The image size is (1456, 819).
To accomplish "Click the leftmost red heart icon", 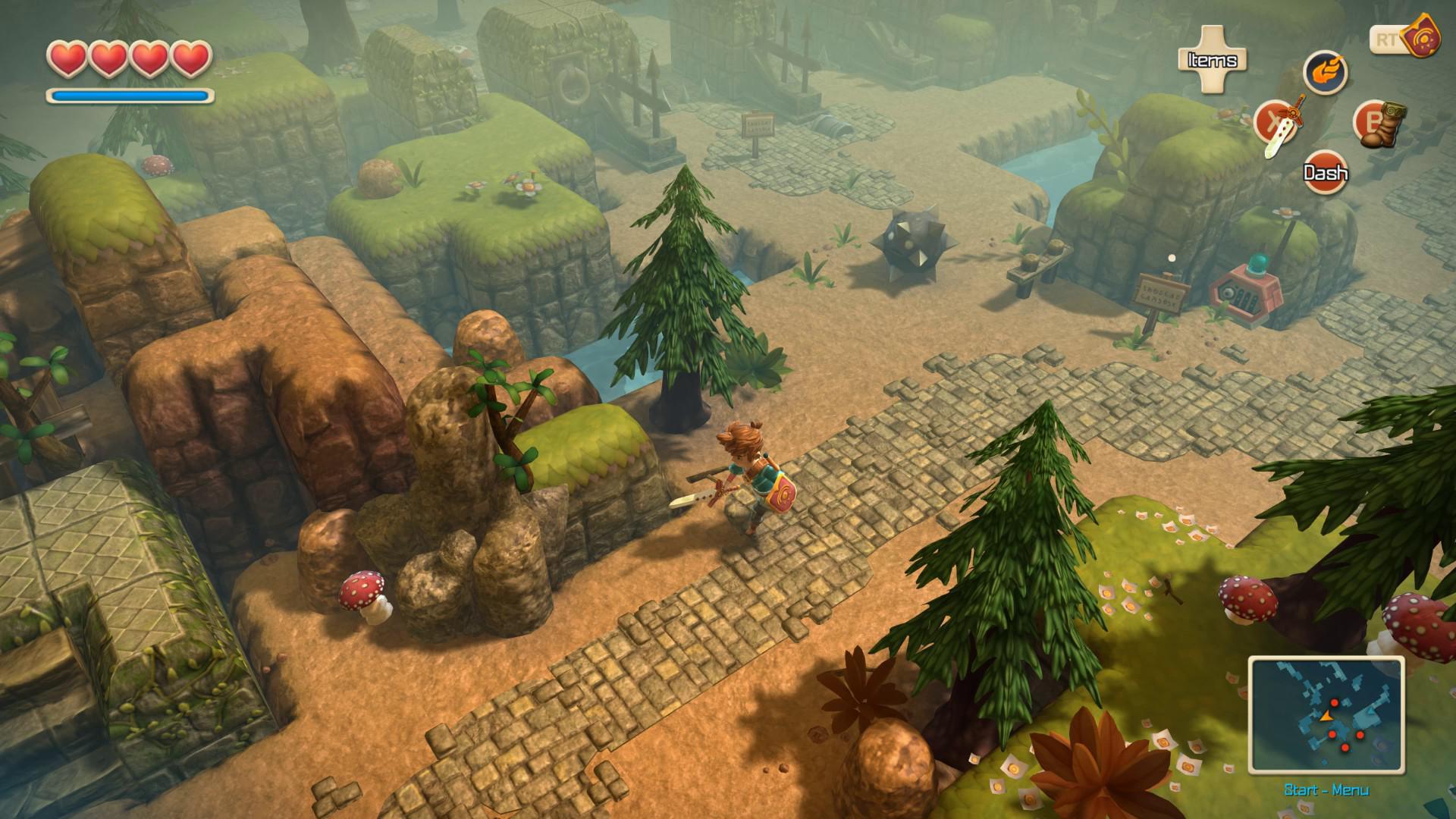I will 68,57.
